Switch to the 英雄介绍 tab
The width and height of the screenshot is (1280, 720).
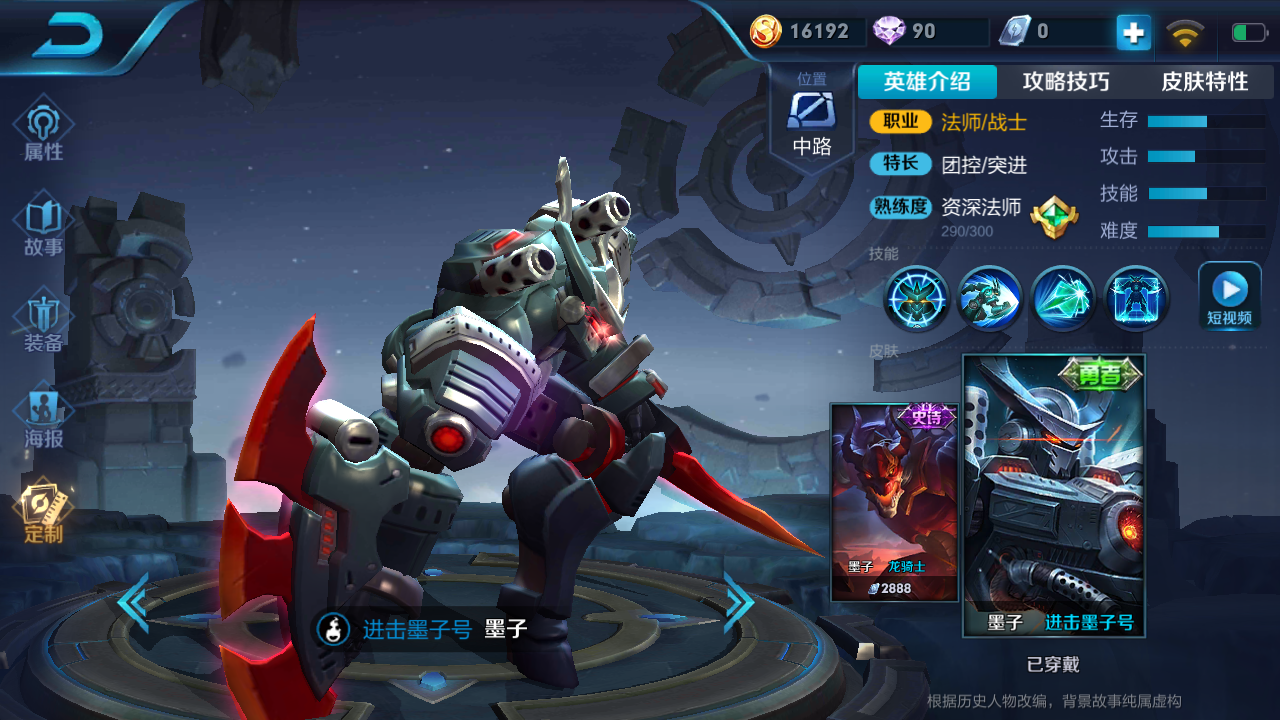coord(927,82)
